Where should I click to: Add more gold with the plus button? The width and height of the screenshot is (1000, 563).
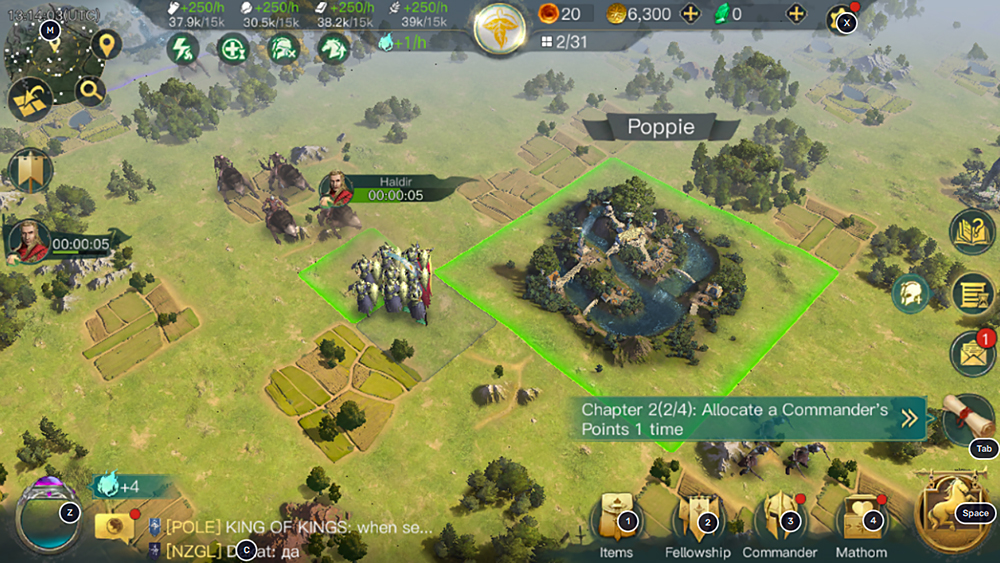point(689,14)
